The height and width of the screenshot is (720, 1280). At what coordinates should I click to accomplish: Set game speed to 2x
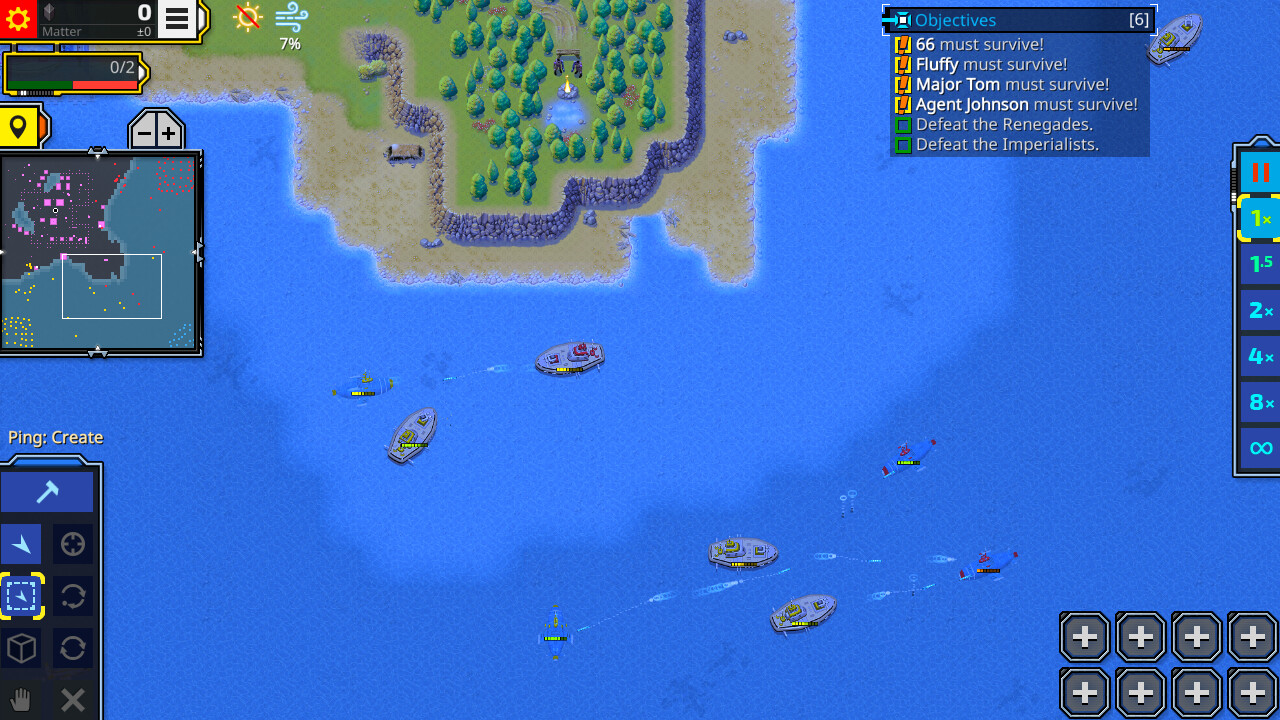point(1258,310)
